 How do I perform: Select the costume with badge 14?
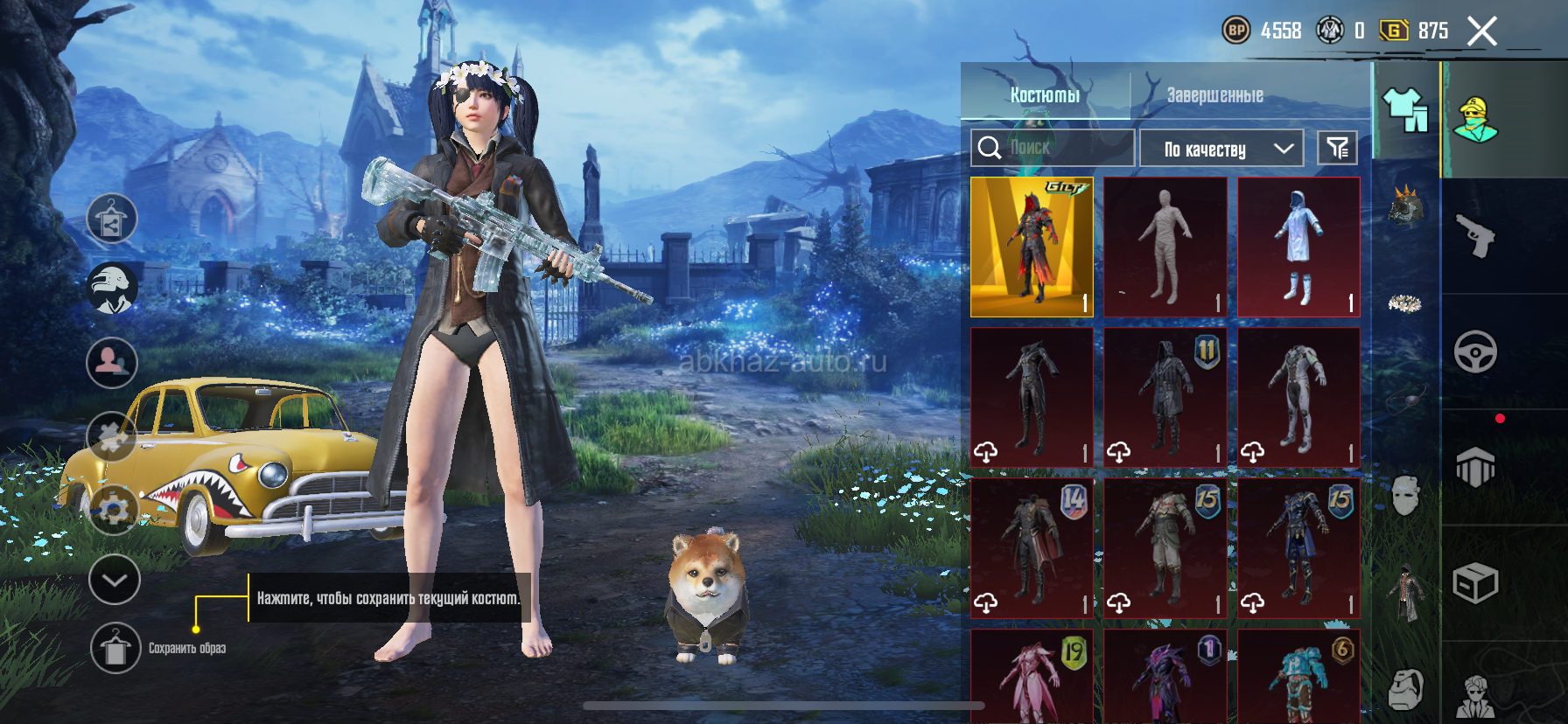point(1032,547)
